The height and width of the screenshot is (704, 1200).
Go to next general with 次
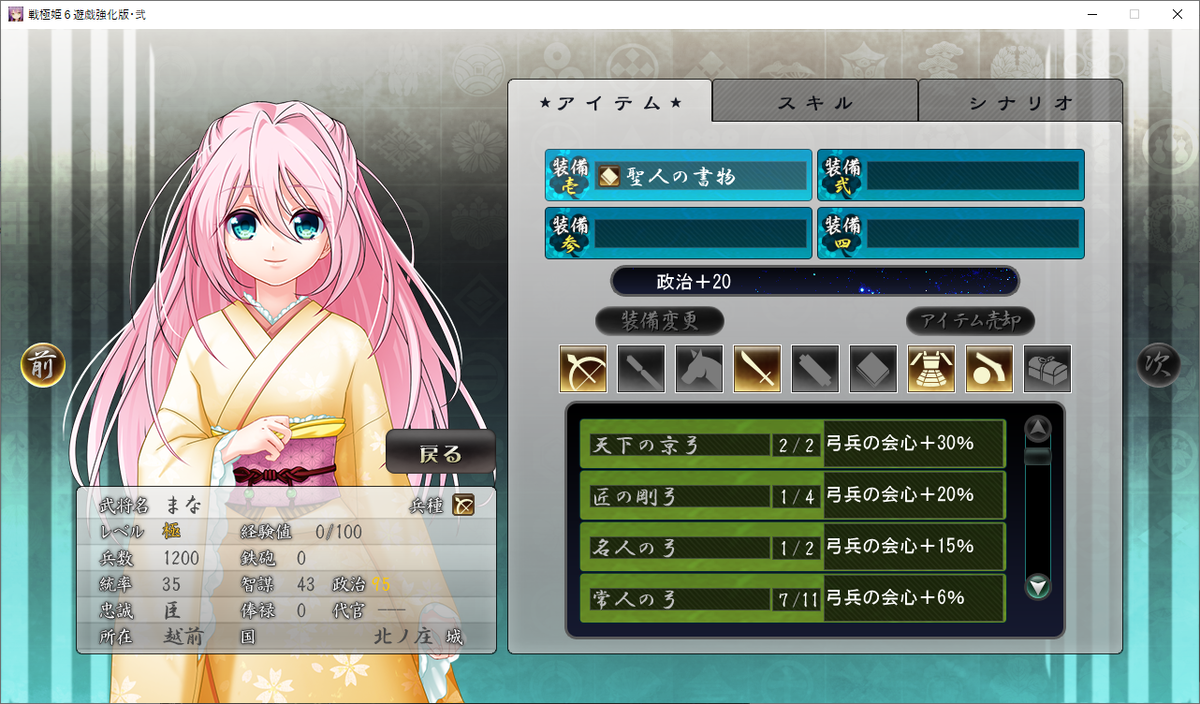1157,366
